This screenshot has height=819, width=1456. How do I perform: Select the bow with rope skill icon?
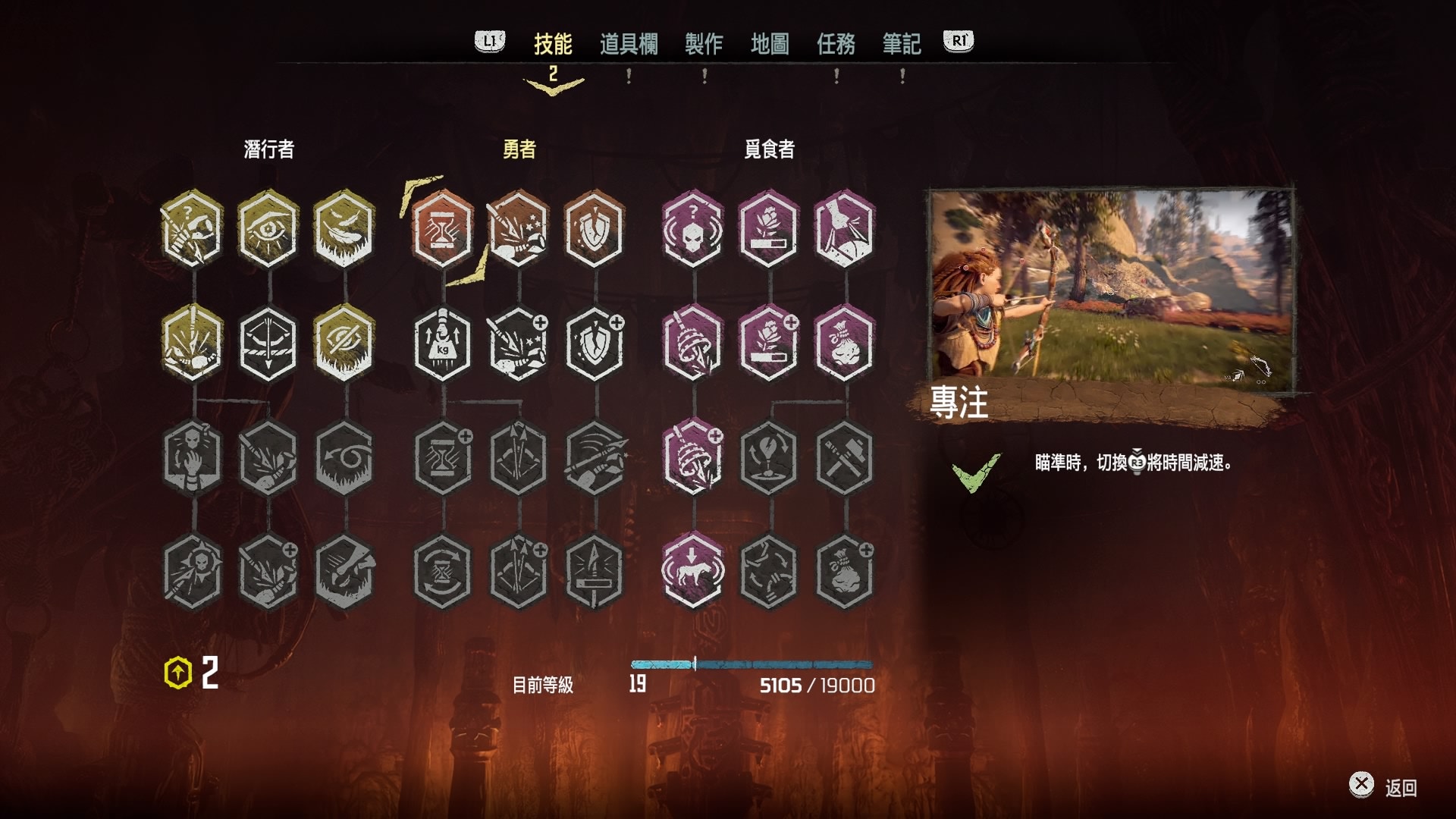coord(268,344)
